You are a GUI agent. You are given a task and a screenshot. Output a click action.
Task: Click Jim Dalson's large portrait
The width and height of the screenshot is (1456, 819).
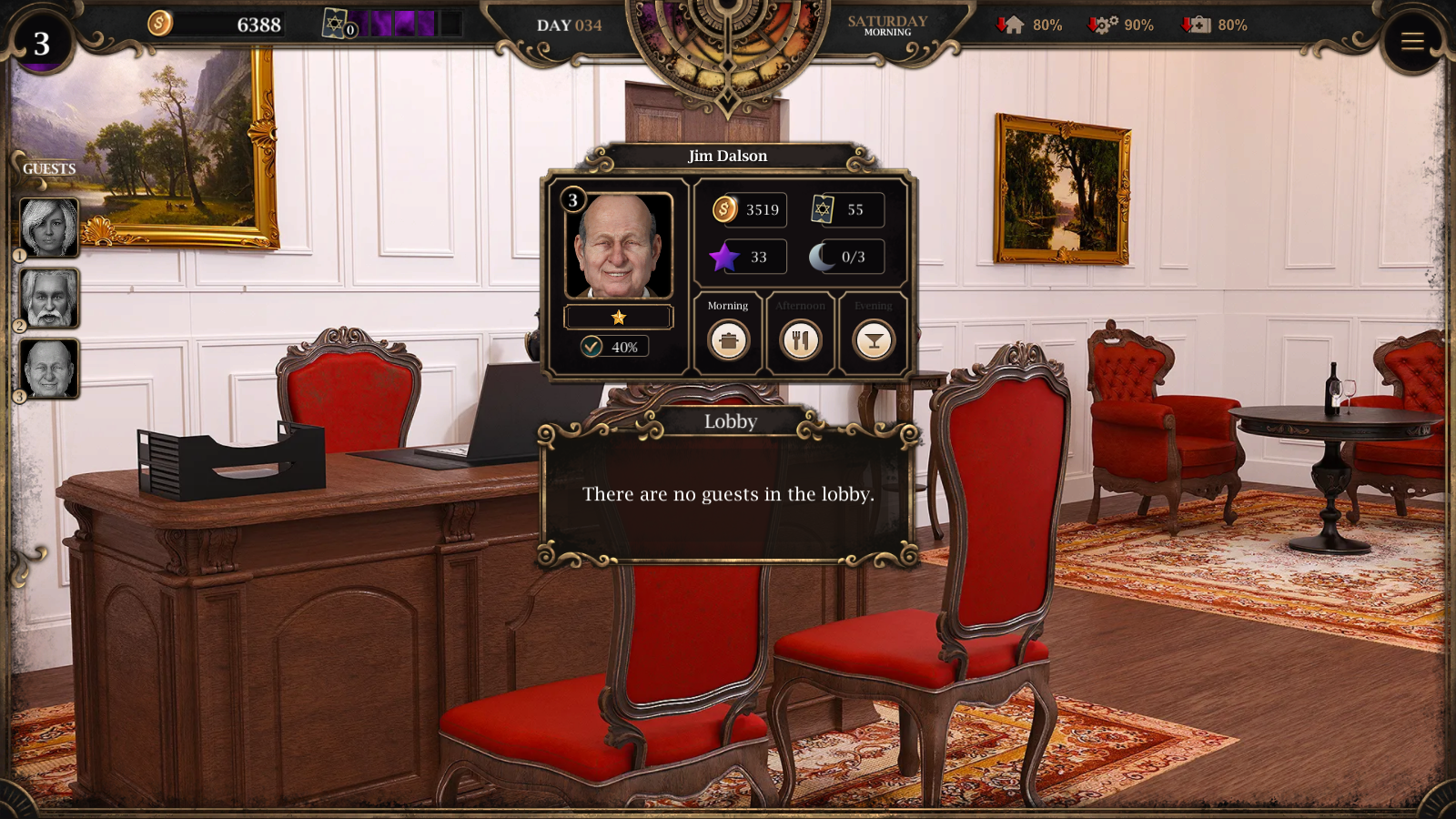[619, 246]
